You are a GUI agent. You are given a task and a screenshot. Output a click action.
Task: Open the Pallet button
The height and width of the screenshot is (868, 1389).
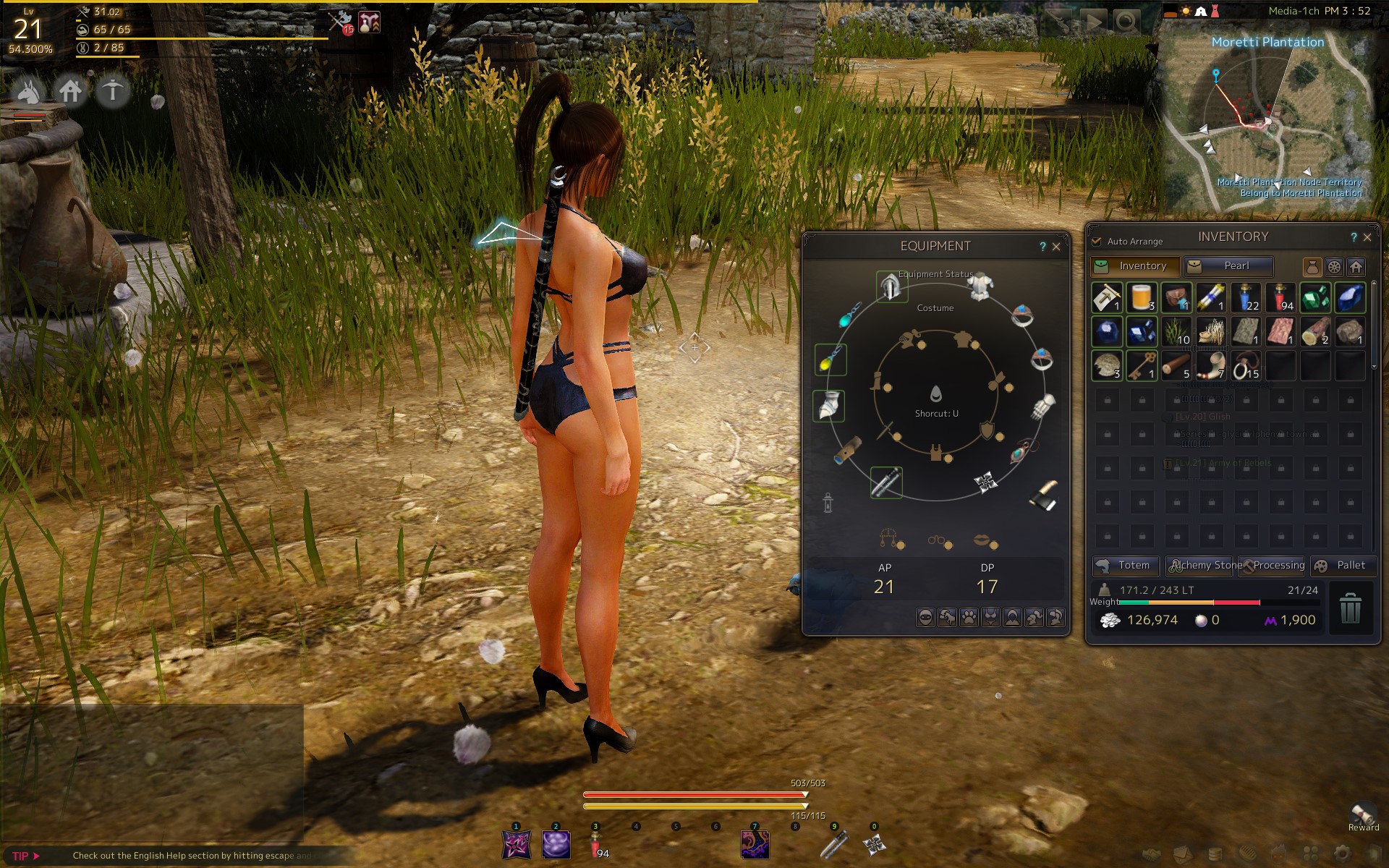(x=1343, y=566)
